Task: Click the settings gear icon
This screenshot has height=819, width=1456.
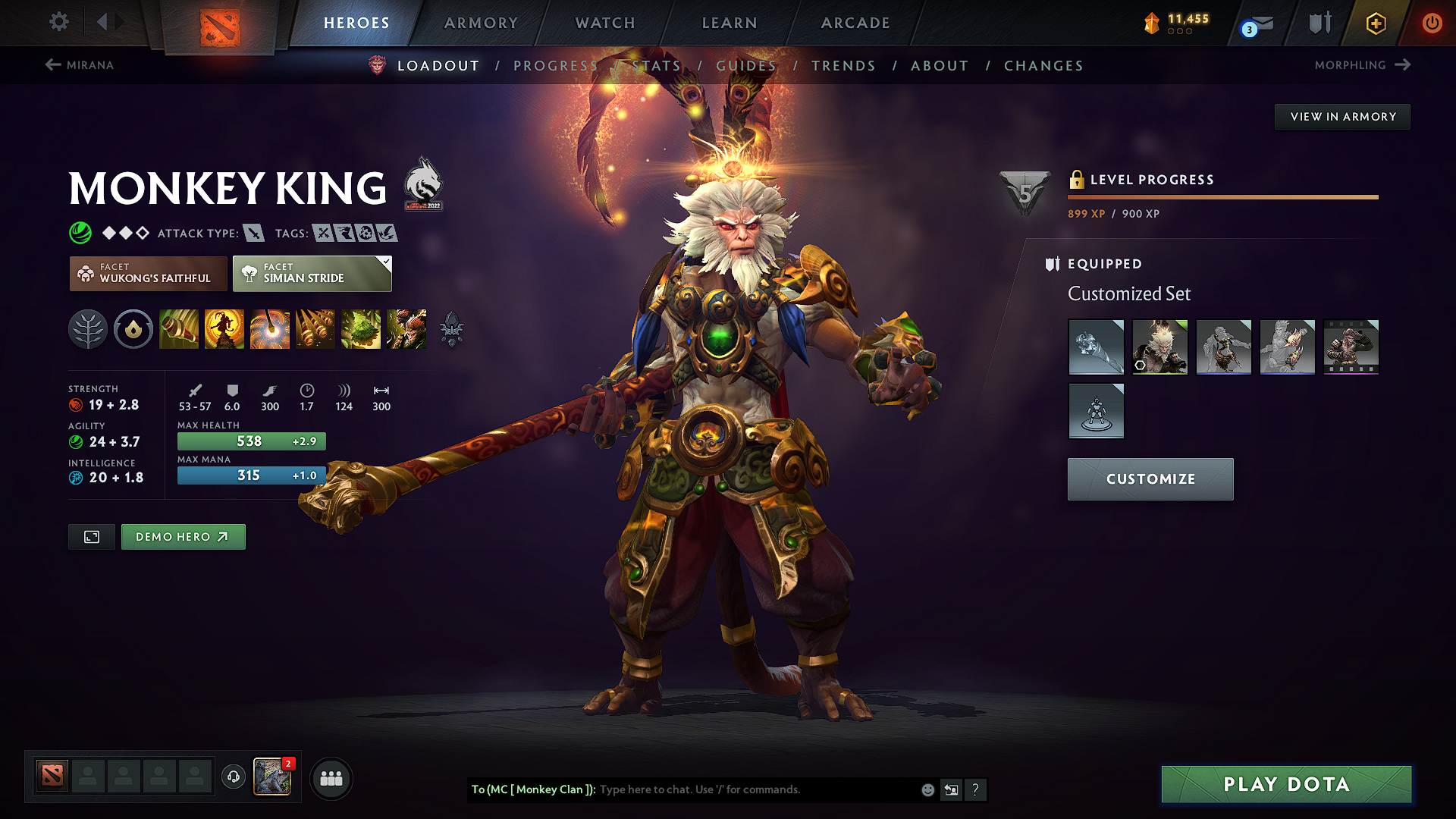Action: pos(58,22)
